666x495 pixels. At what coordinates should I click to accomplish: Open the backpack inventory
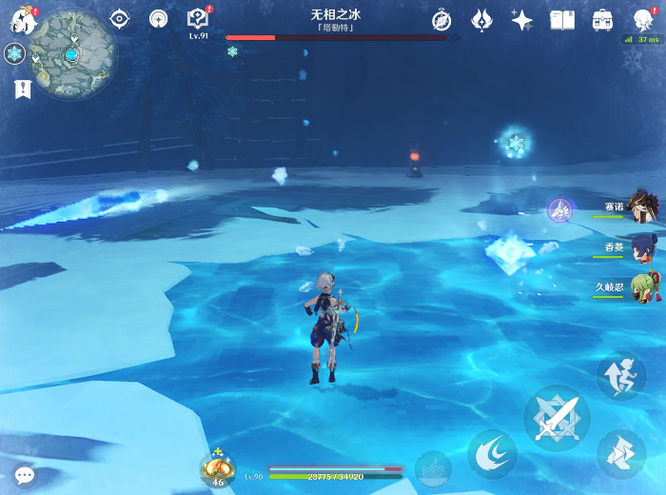tap(602, 20)
